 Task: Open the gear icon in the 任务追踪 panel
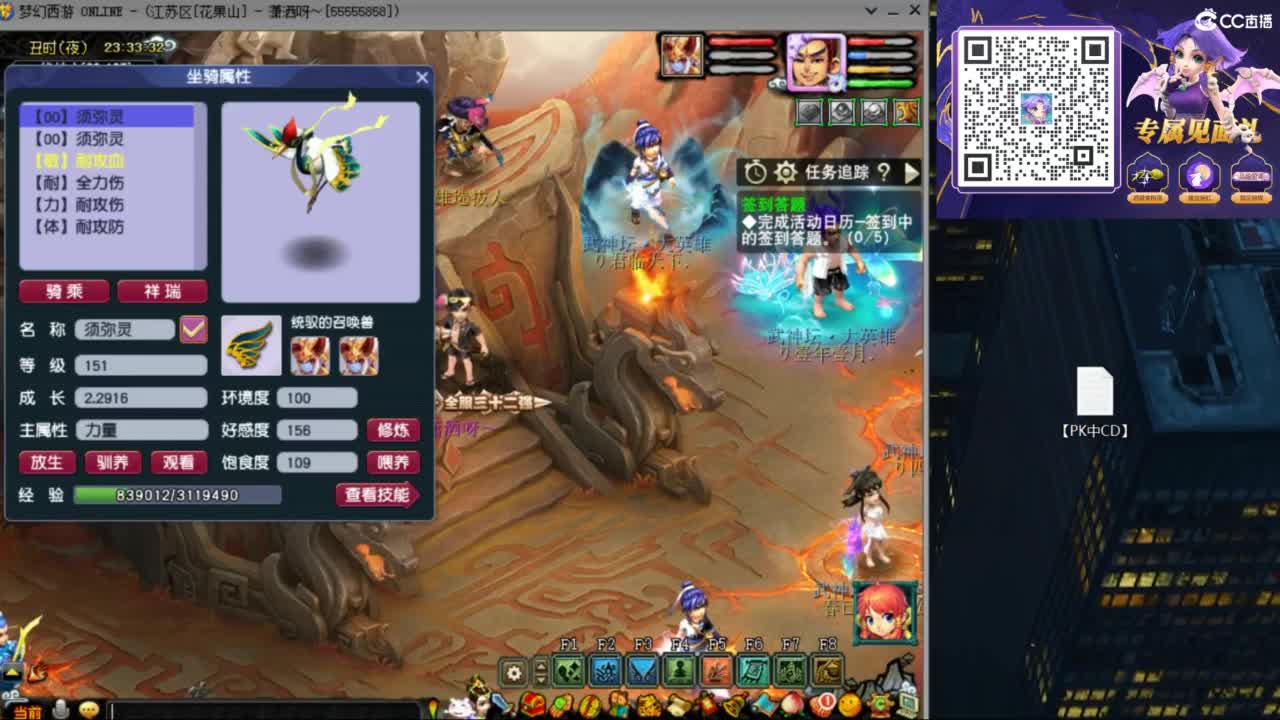click(x=785, y=172)
